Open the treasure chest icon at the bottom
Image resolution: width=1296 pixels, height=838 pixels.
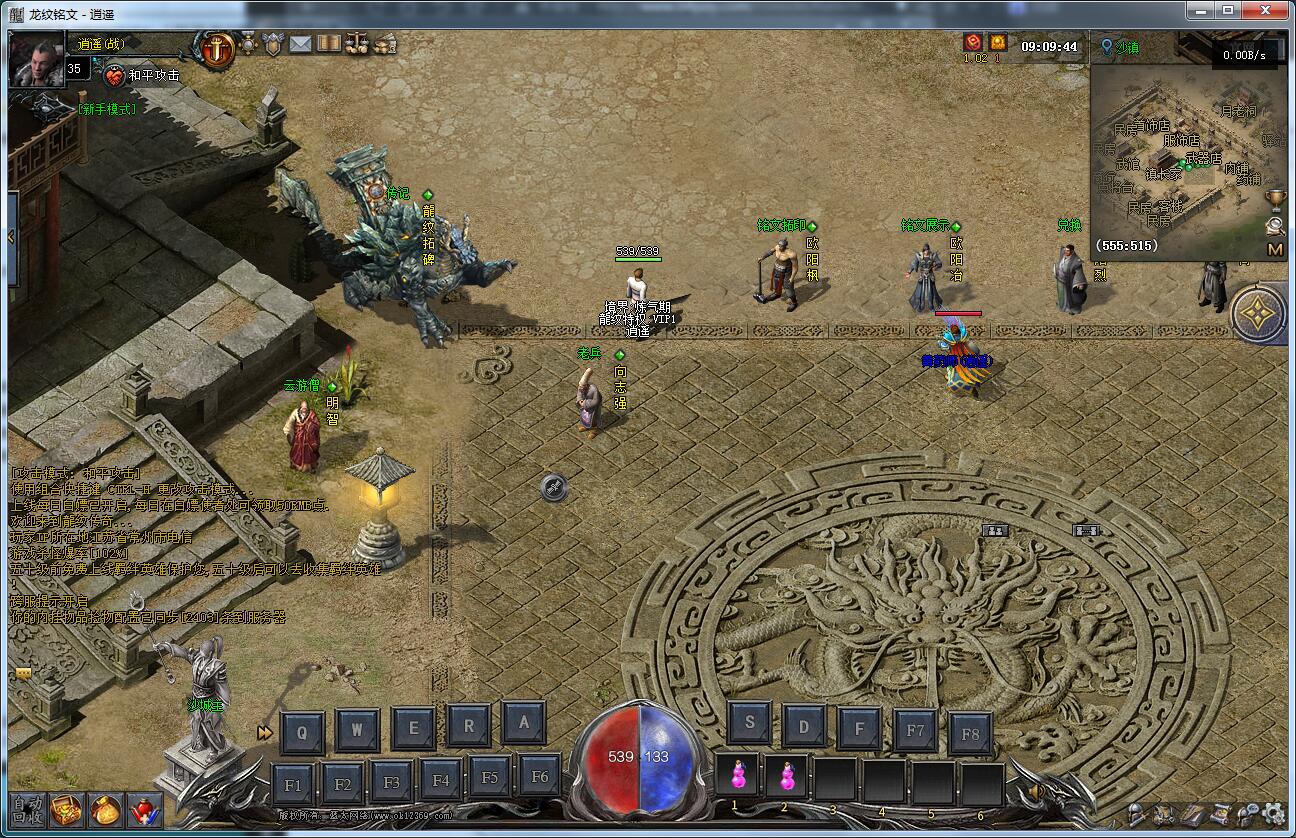pos(66,808)
